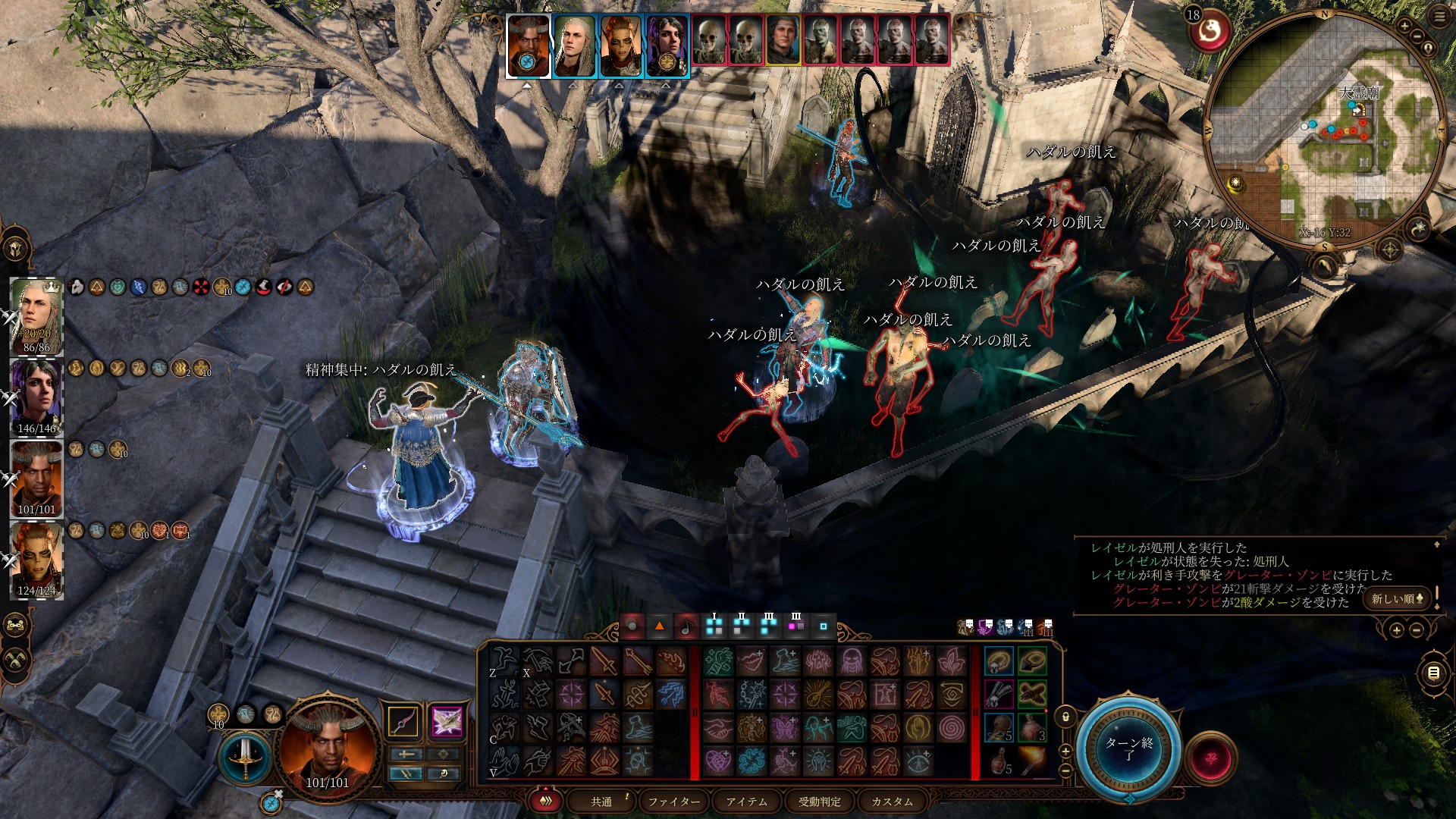The image size is (1456, 819).
Task: Open the カスタム hotbar tab
Action: (892, 802)
